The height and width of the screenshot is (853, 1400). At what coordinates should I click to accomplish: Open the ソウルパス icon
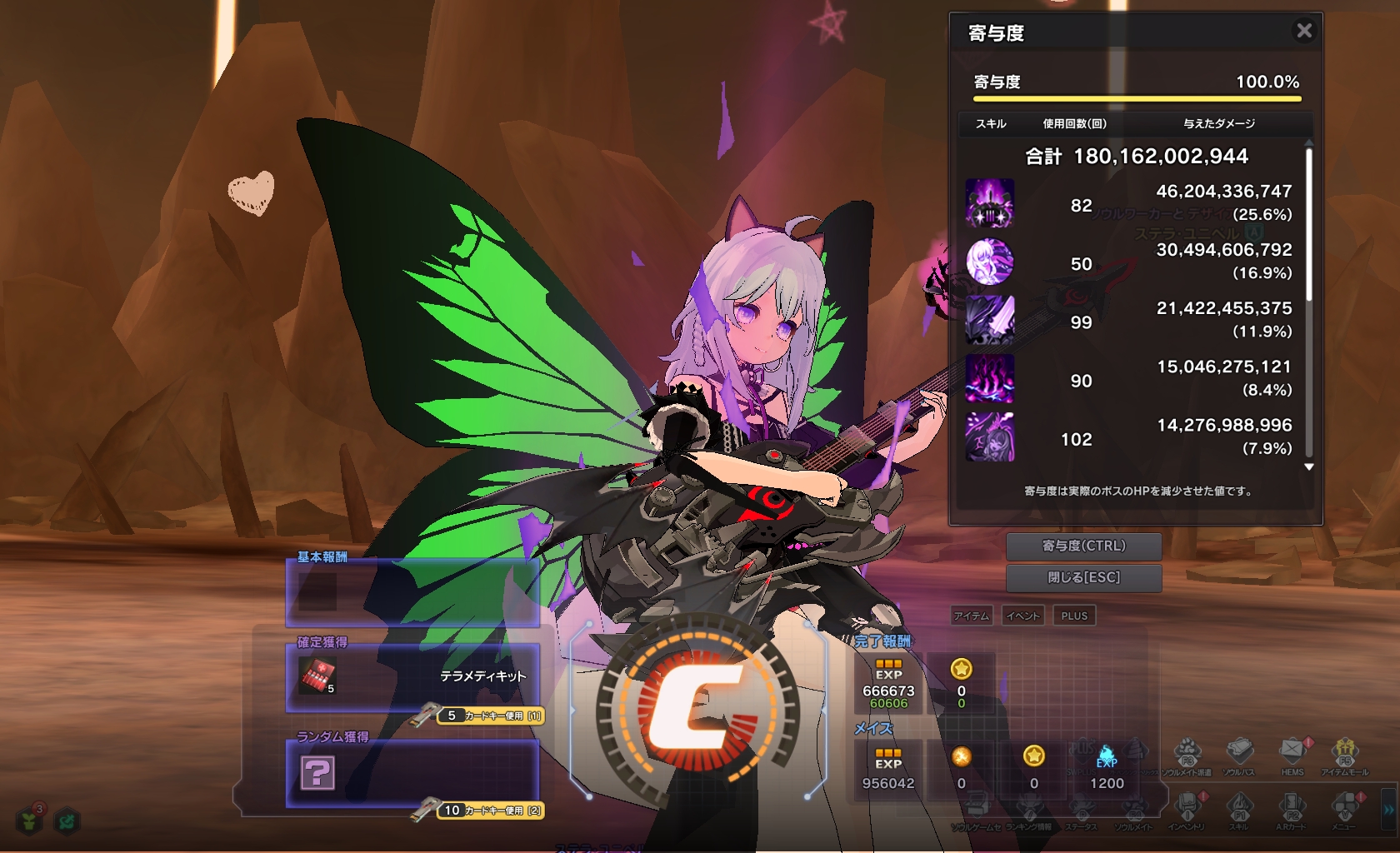click(1239, 751)
